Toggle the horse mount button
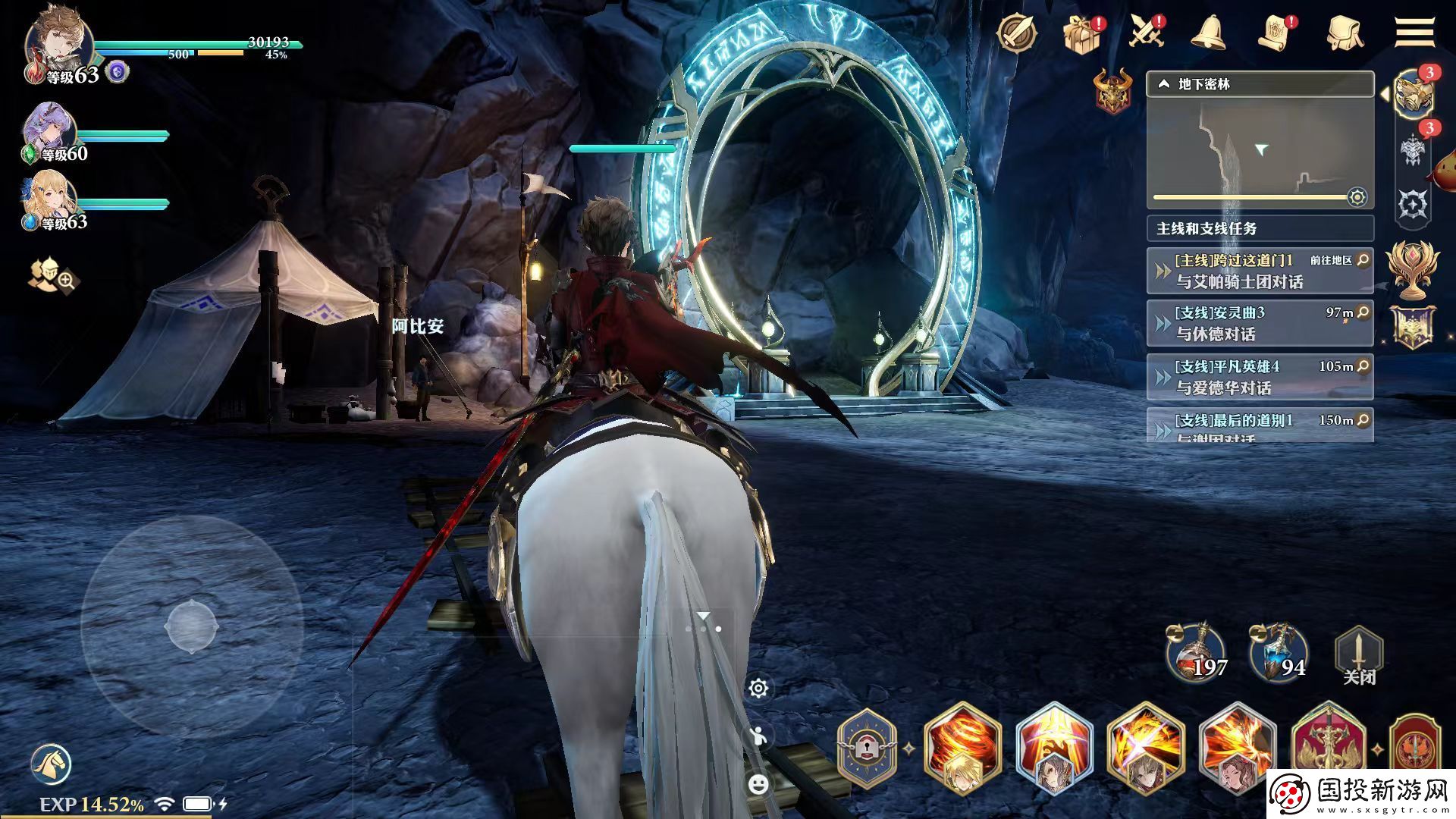Image resolution: width=1456 pixels, height=819 pixels. pos(51,764)
